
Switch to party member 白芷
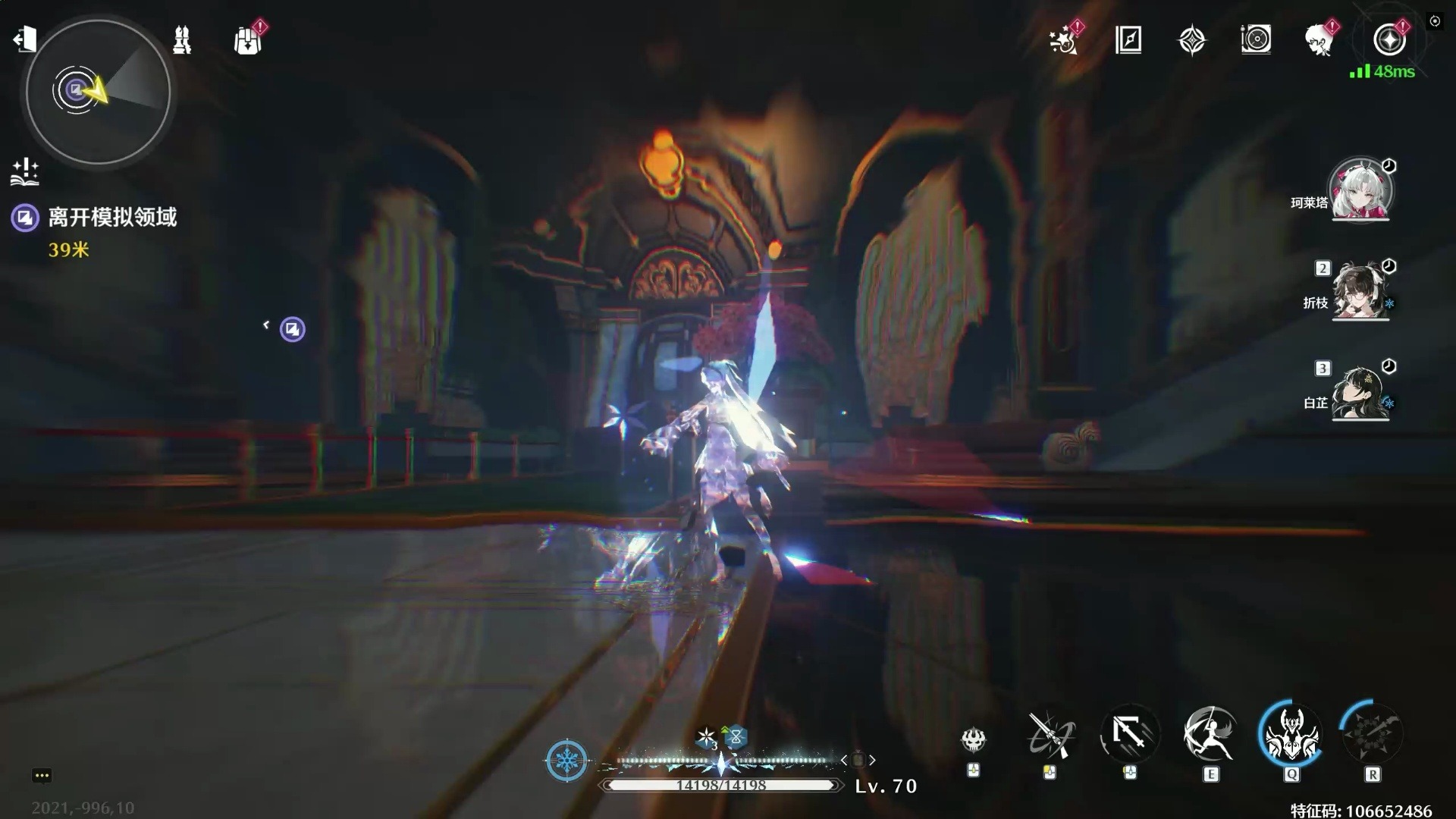(x=1360, y=392)
